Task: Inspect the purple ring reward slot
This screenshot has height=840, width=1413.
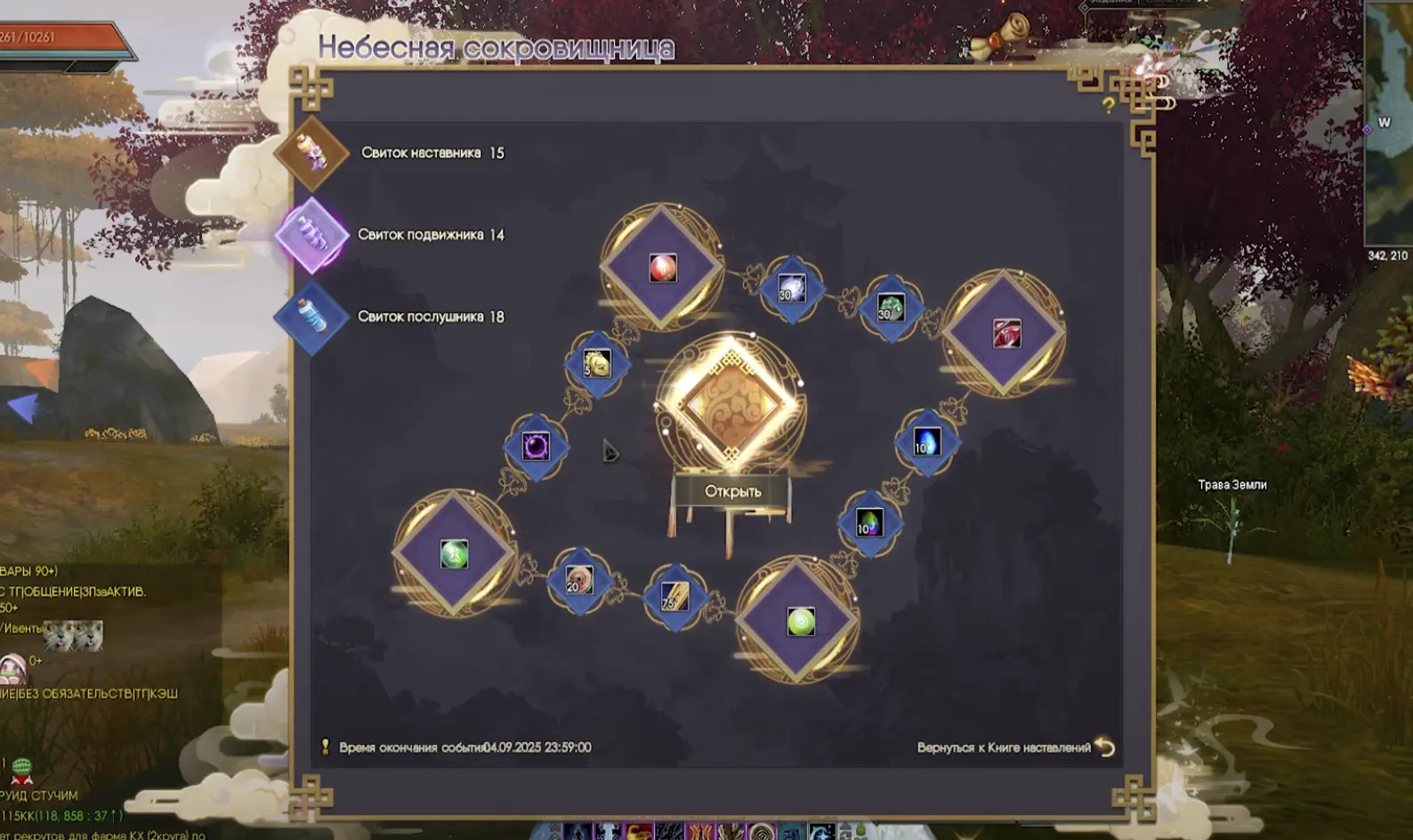Action: pos(536,446)
